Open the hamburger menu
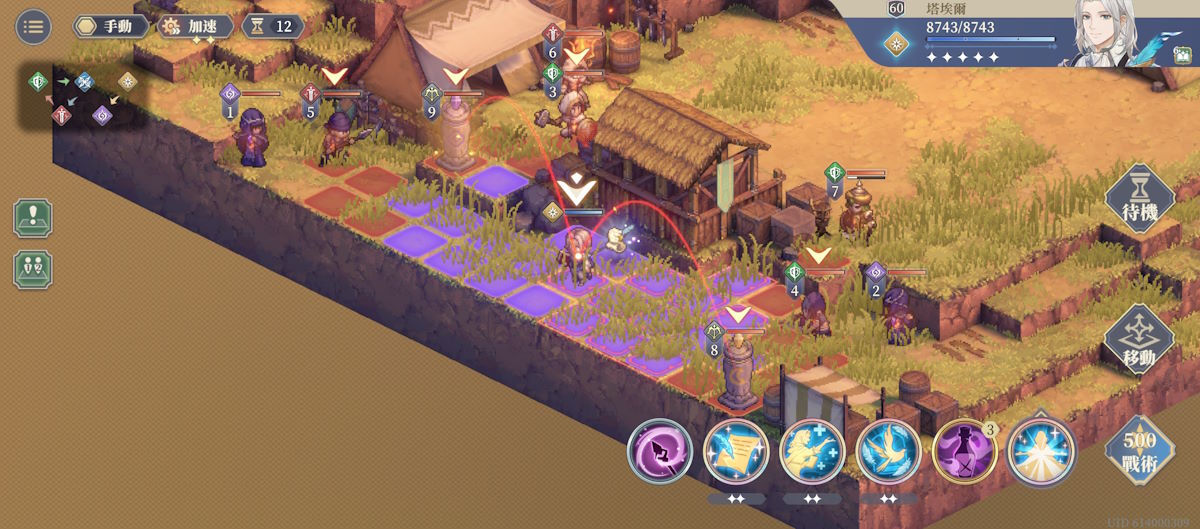 [x=33, y=26]
